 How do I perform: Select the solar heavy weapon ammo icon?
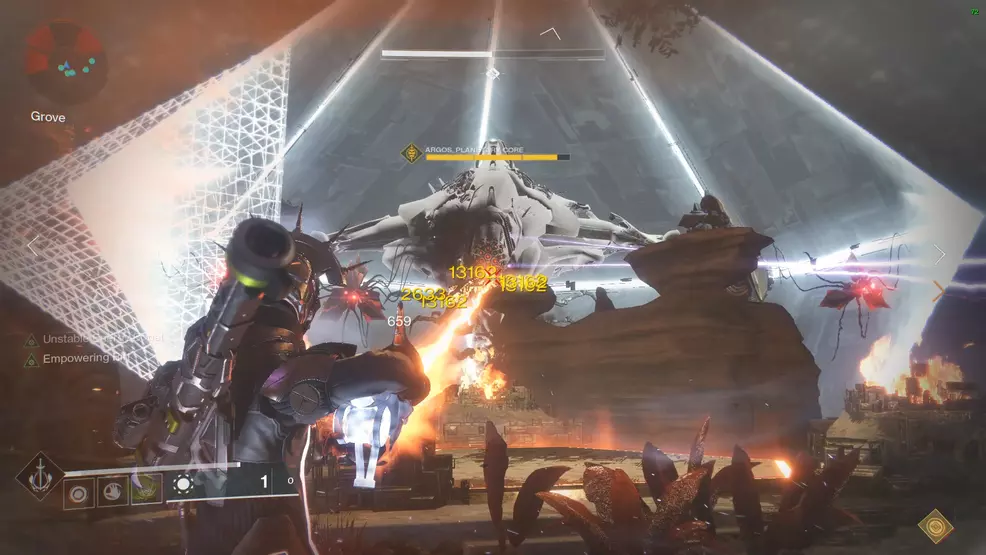183,486
